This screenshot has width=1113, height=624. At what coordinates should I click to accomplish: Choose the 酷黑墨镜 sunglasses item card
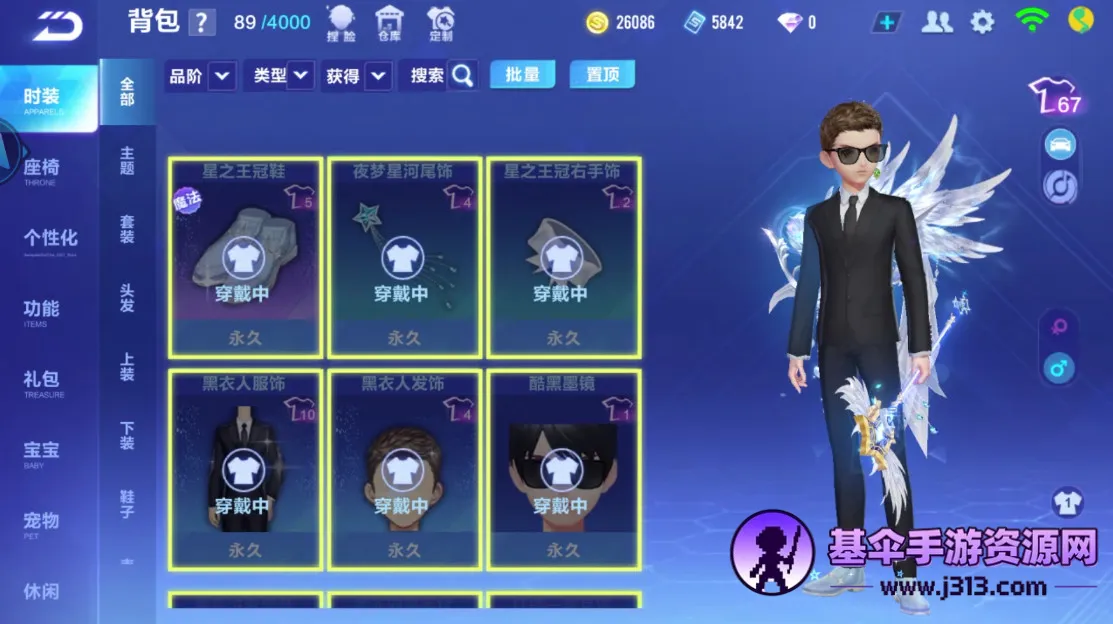563,469
